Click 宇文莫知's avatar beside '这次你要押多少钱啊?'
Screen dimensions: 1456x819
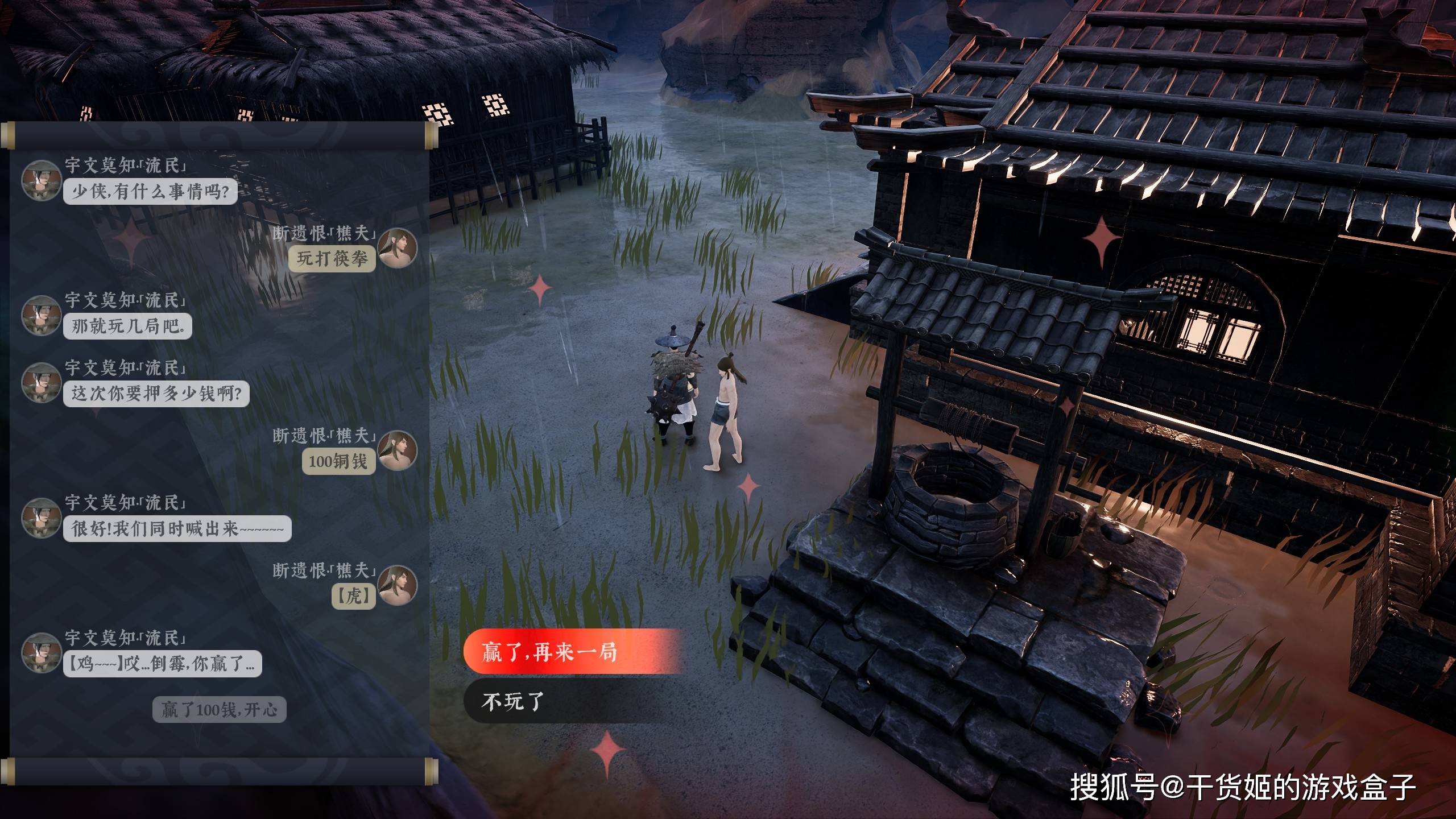40,383
